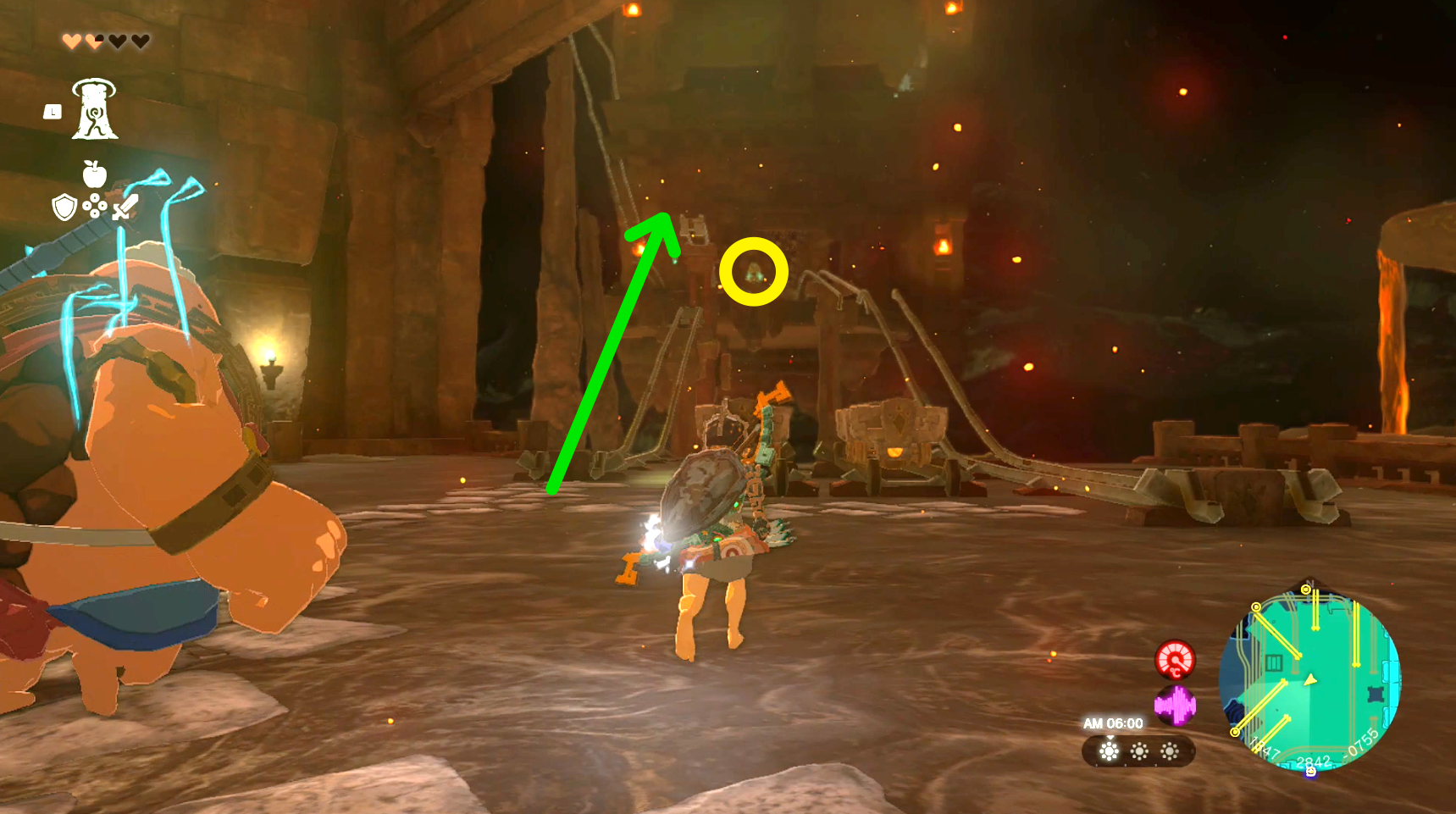Open the blue shrine marker below the minimap
The height and width of the screenshot is (814, 1456).
1310,770
